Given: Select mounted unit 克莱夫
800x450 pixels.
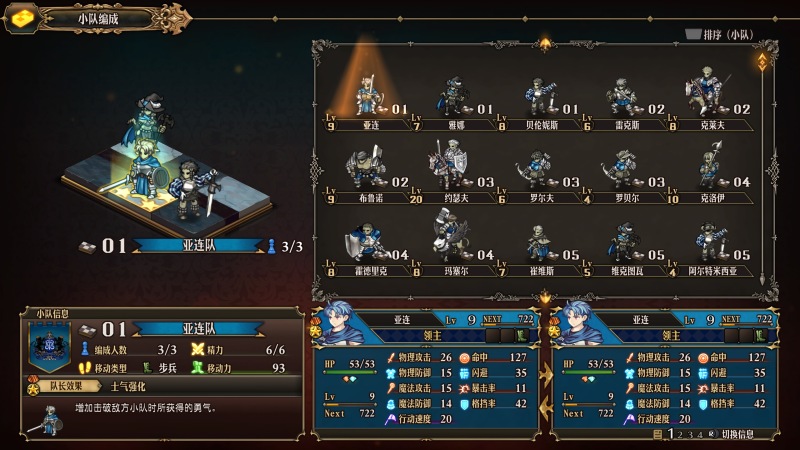Looking at the screenshot, I should tap(711, 100).
